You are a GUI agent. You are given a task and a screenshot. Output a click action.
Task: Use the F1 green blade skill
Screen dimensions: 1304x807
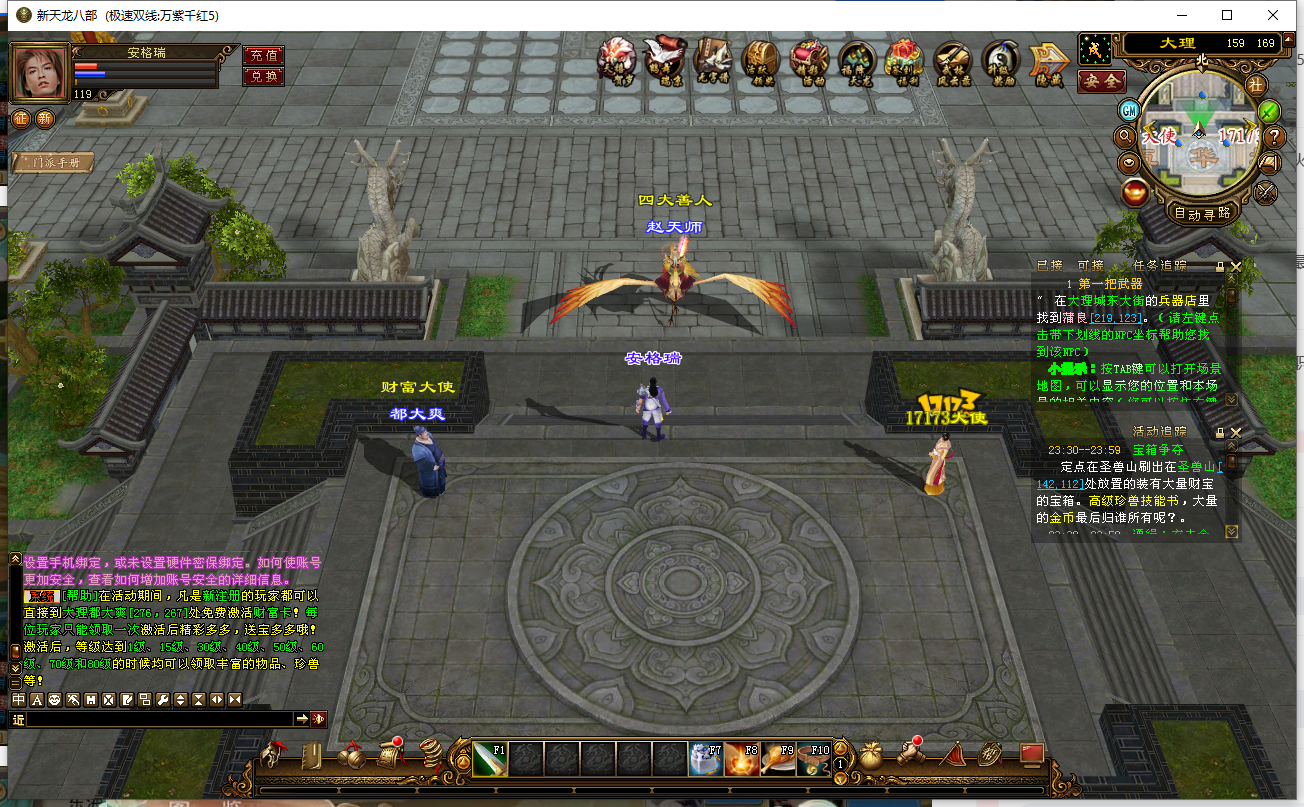tap(490, 759)
